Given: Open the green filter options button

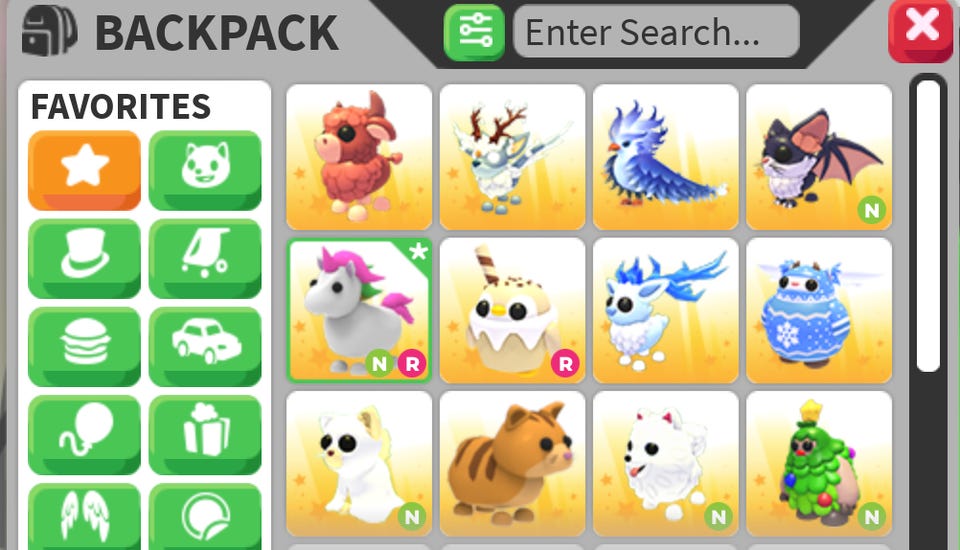Looking at the screenshot, I should [x=474, y=32].
